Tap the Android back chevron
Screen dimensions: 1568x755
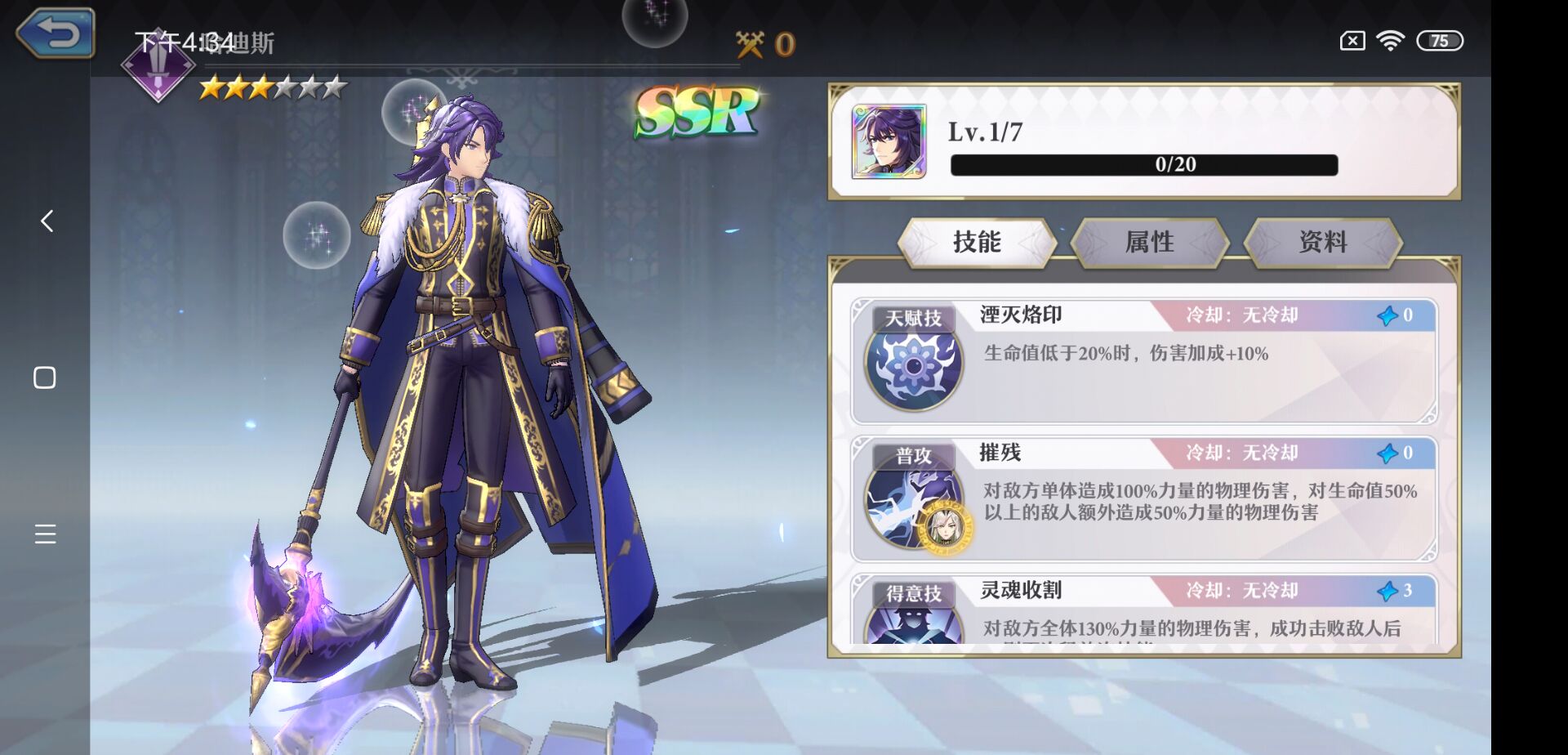pyautogui.click(x=47, y=221)
